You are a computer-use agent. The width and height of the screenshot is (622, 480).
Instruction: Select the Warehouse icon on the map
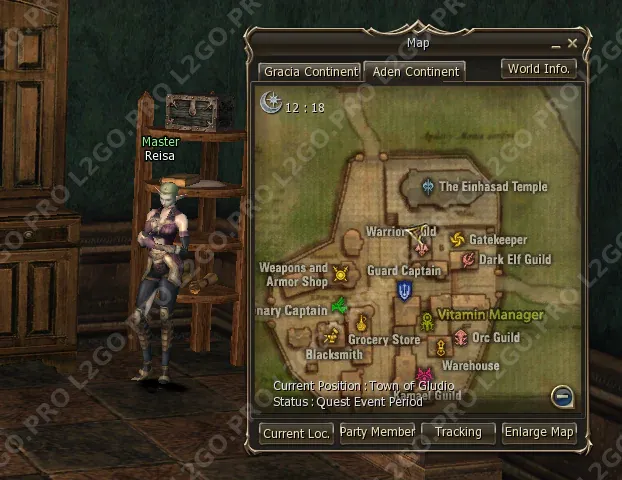tap(441, 348)
